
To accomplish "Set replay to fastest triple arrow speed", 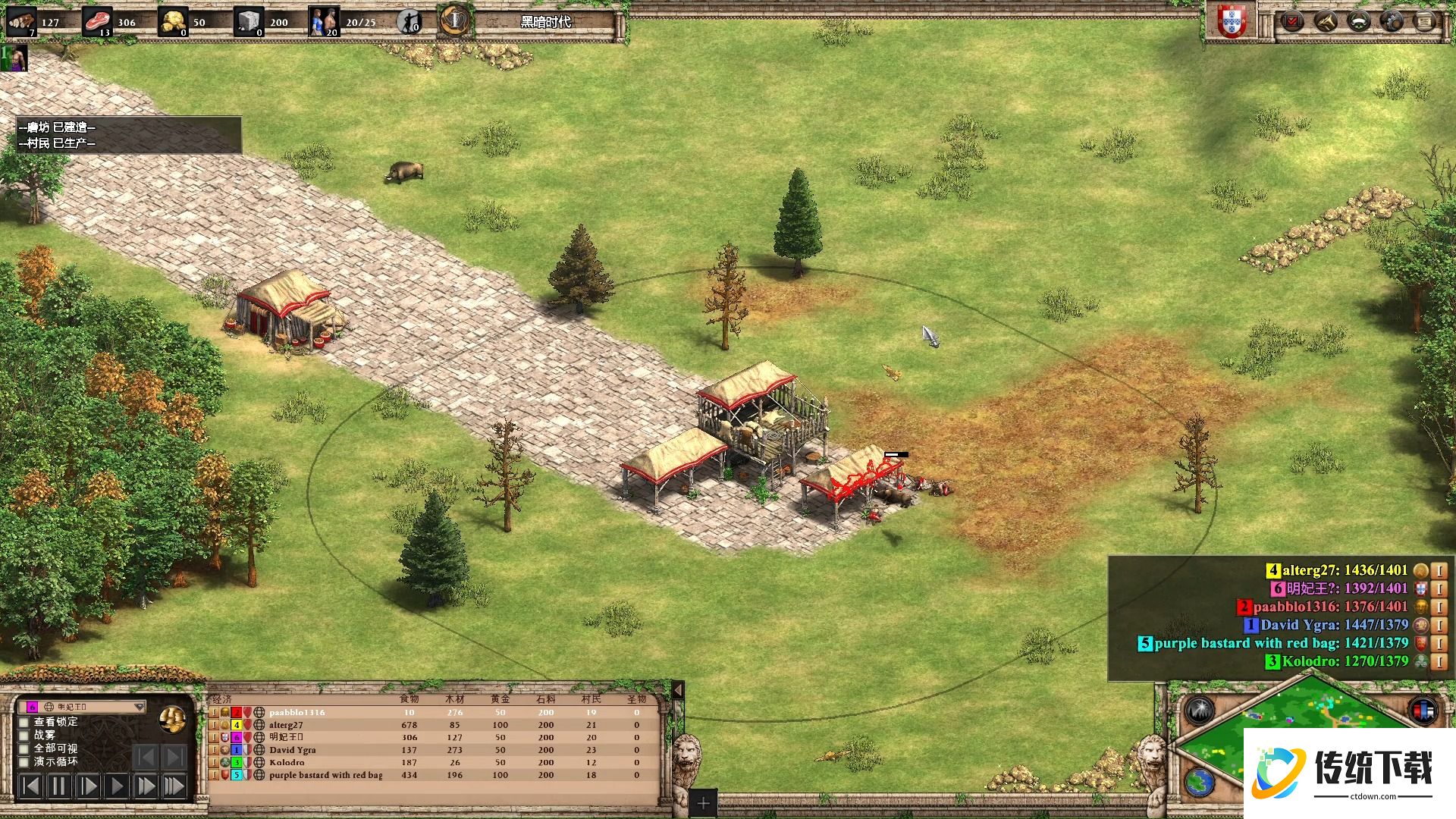I will (x=174, y=786).
